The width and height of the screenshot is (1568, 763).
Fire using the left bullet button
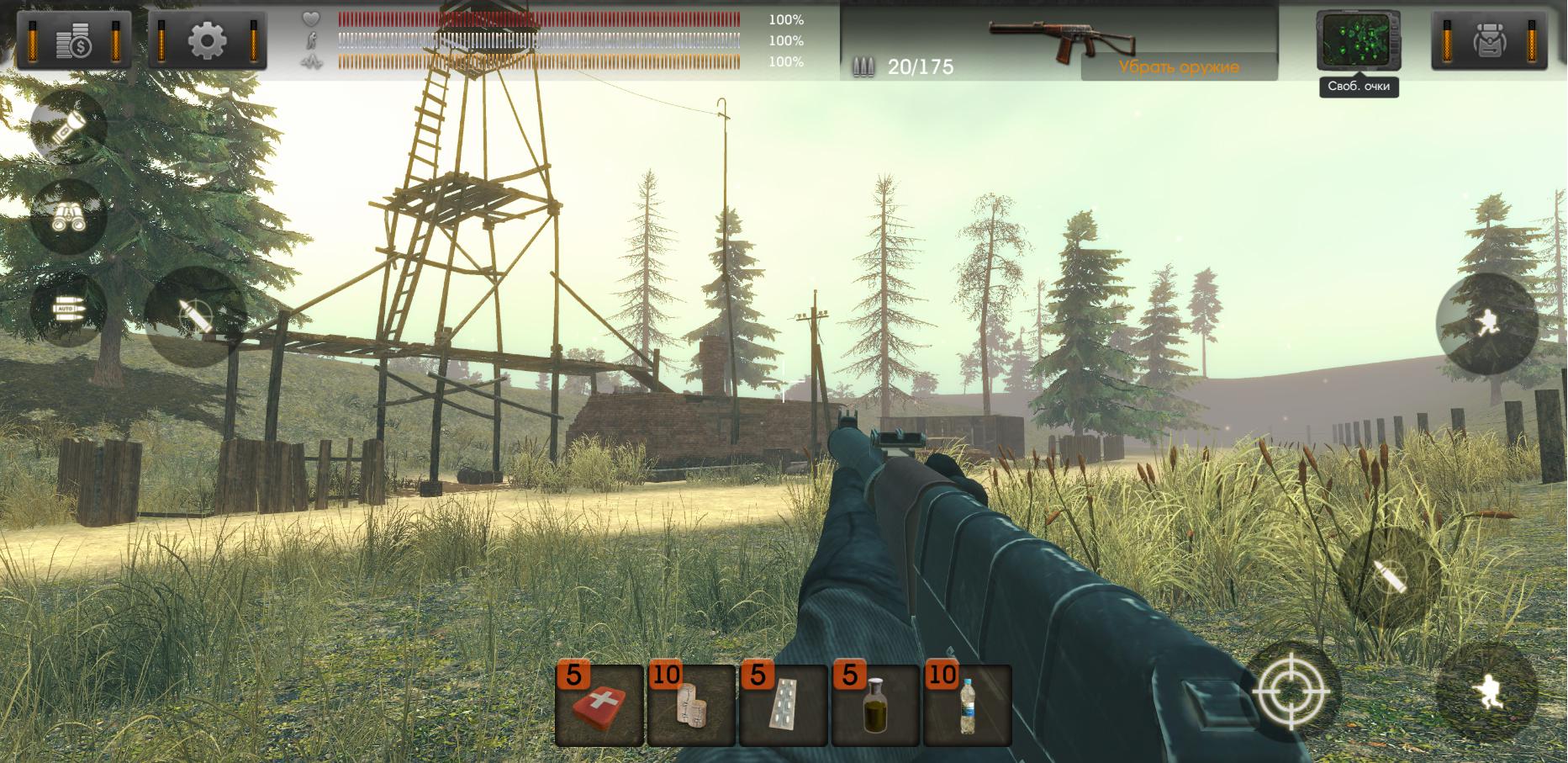195,317
